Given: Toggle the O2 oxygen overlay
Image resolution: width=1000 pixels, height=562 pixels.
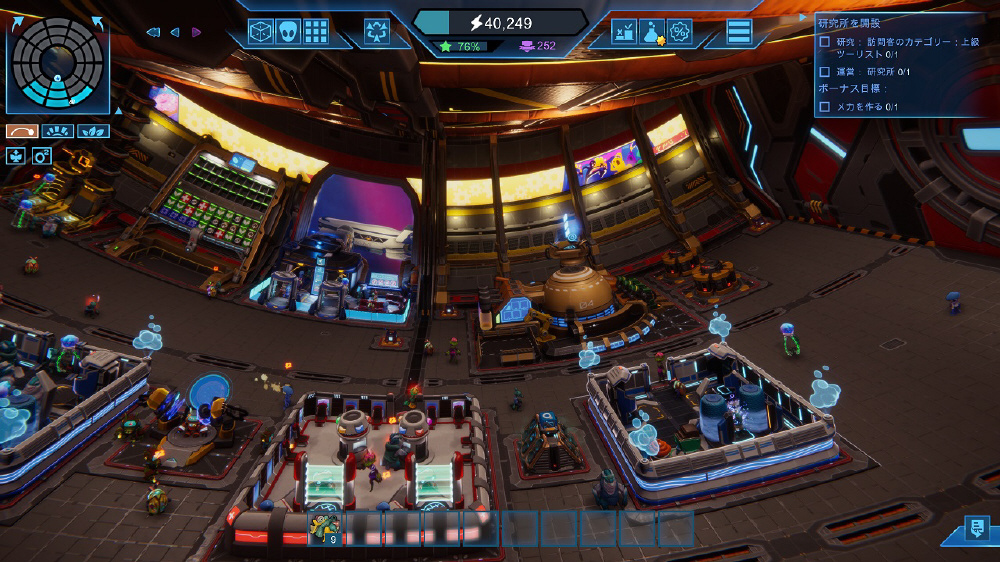Looking at the screenshot, I should (41, 156).
